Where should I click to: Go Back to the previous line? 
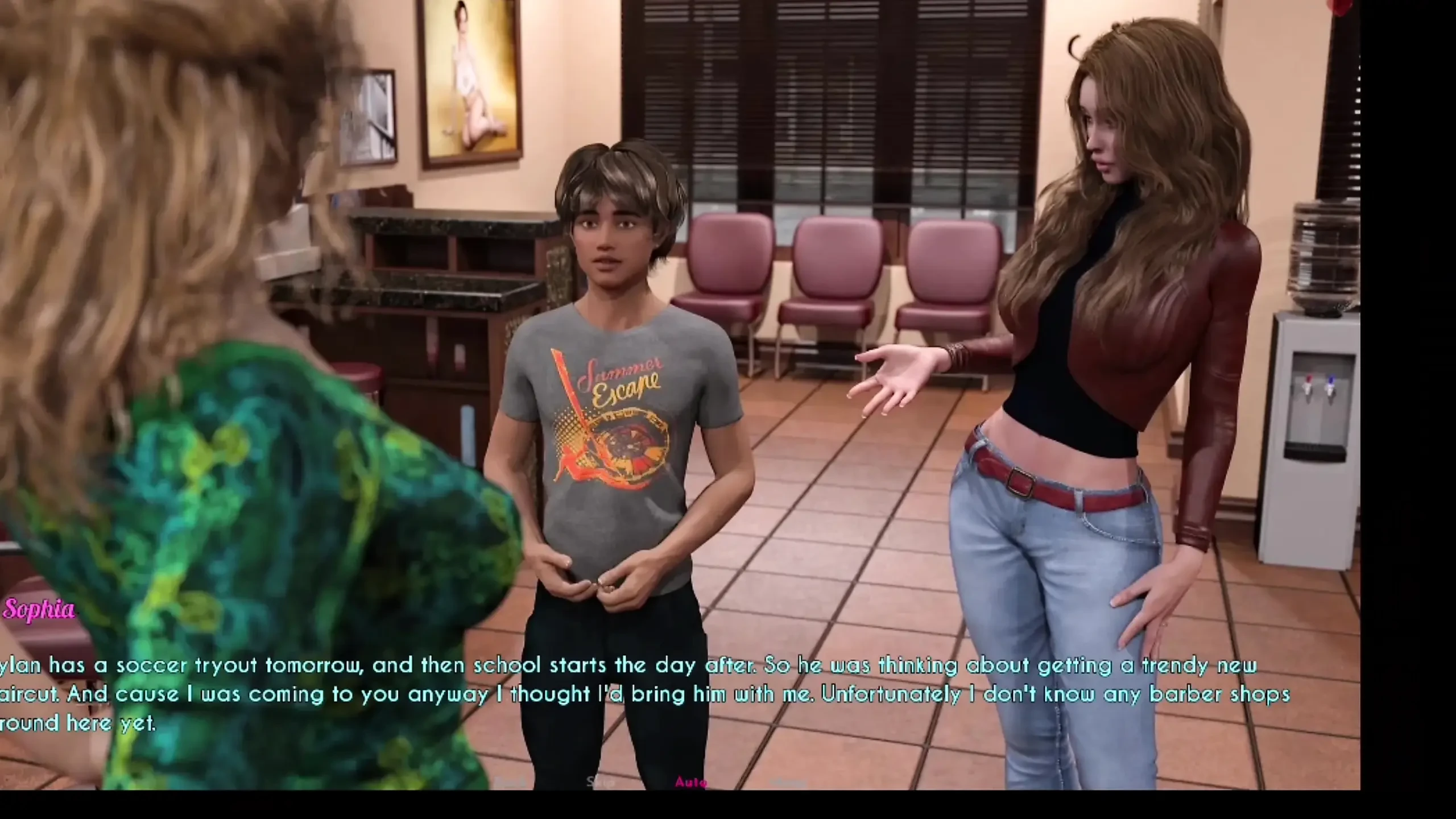pyautogui.click(x=510, y=783)
